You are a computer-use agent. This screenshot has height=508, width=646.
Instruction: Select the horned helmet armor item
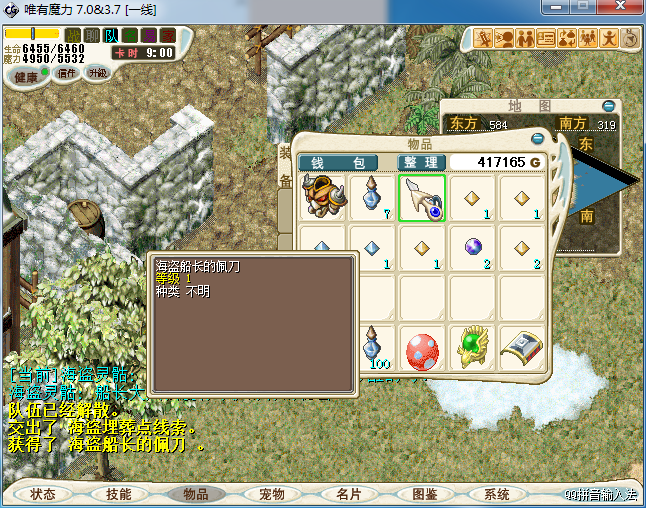[323, 197]
